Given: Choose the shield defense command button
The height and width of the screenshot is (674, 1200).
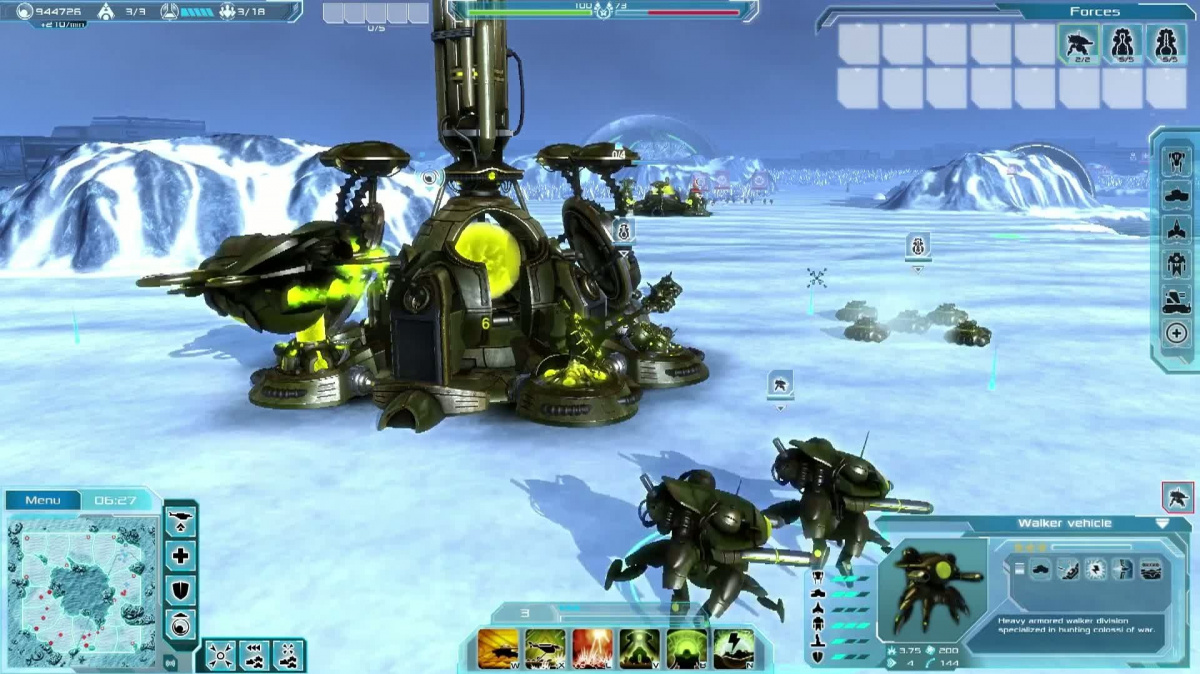Looking at the screenshot, I should [181, 591].
